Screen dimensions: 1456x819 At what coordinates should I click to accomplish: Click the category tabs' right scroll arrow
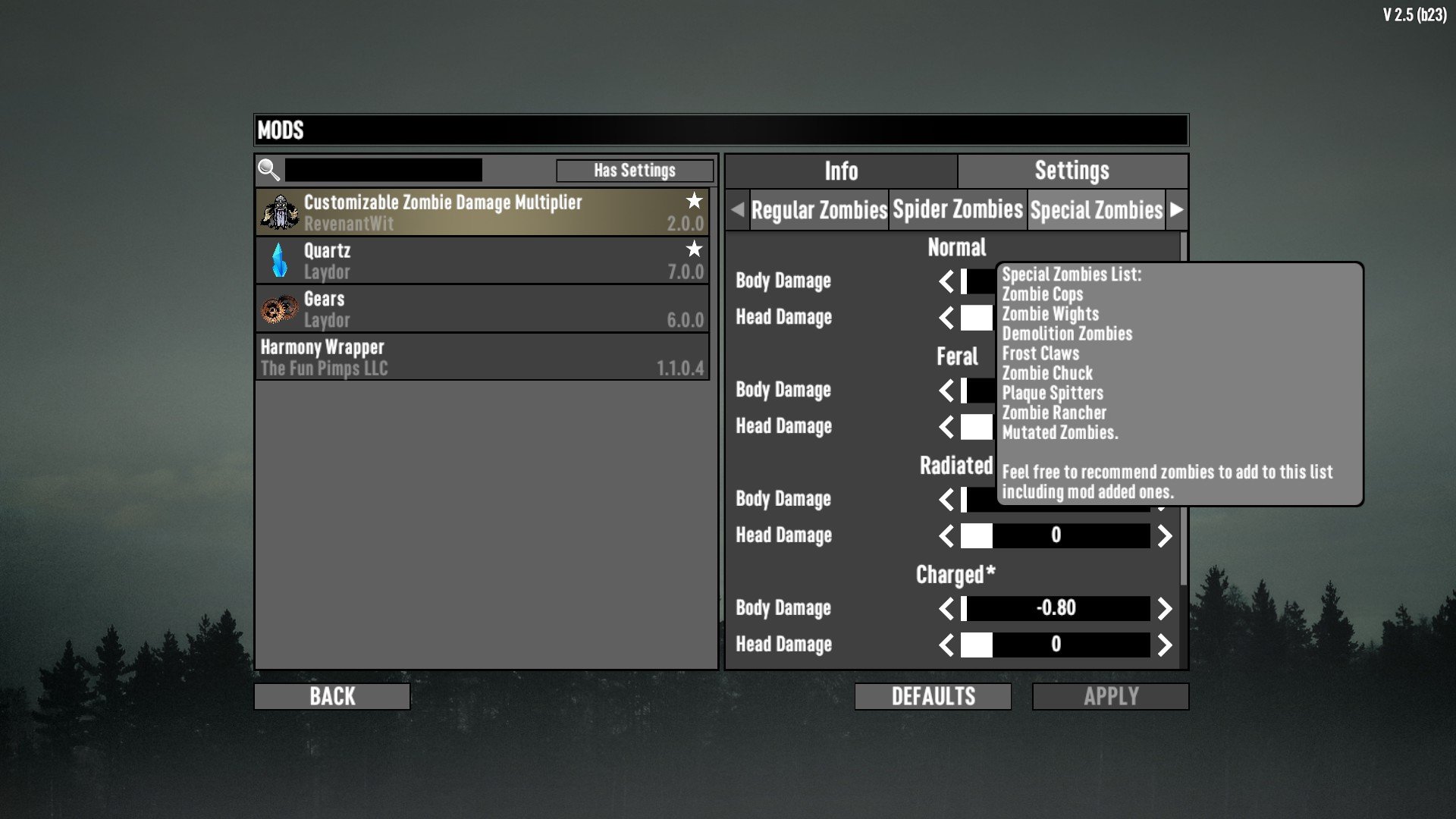(x=1176, y=210)
